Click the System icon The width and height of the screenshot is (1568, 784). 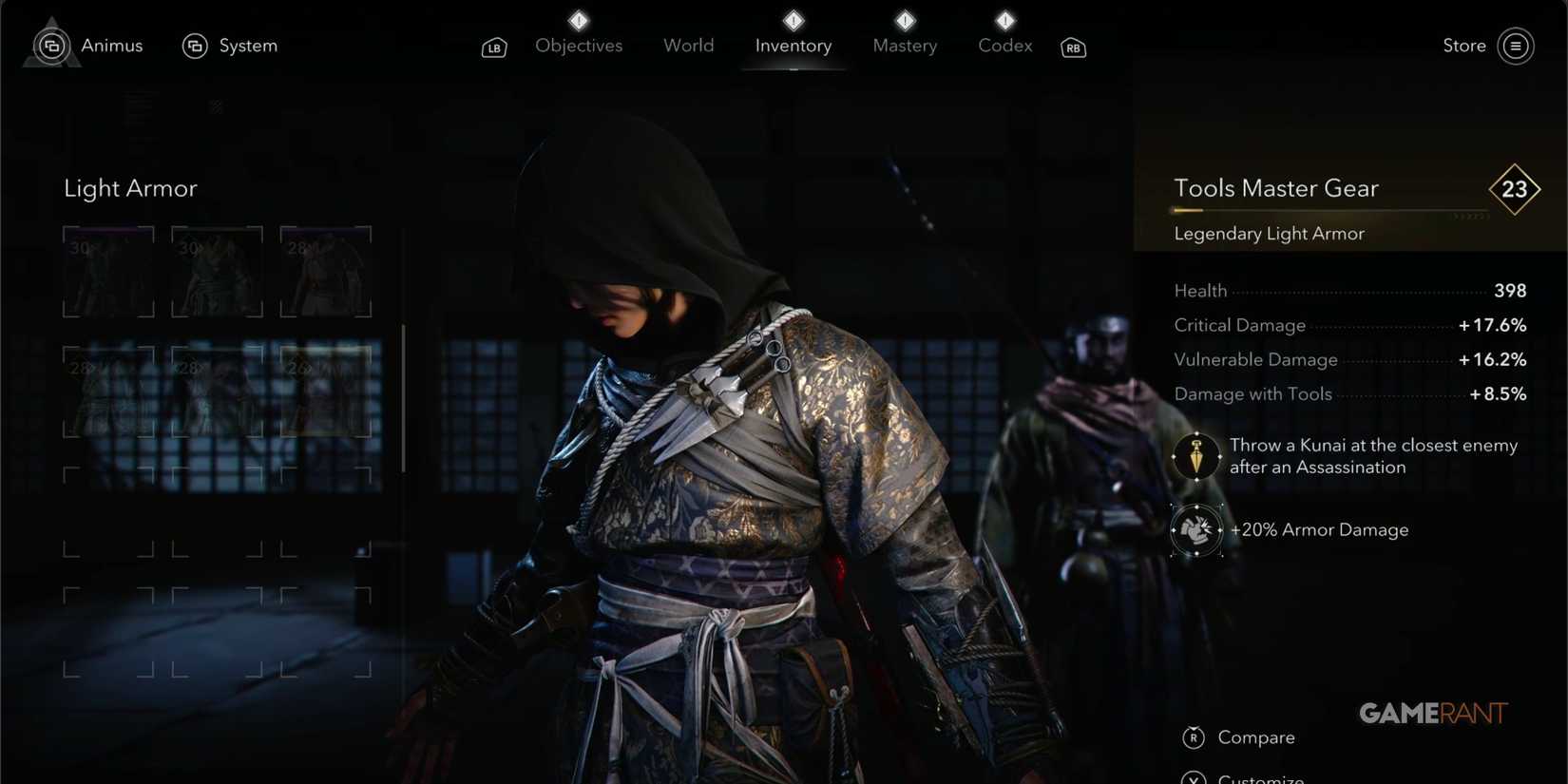pos(196,45)
